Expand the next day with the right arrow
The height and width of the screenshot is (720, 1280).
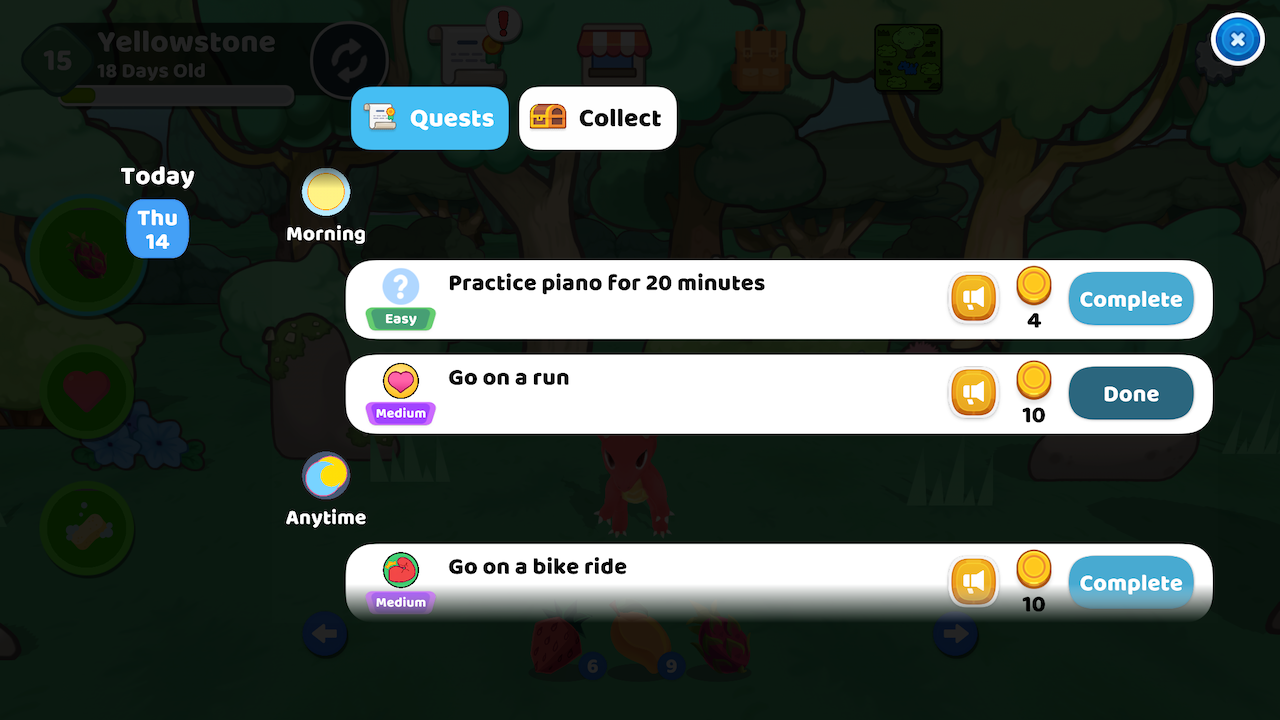955,634
